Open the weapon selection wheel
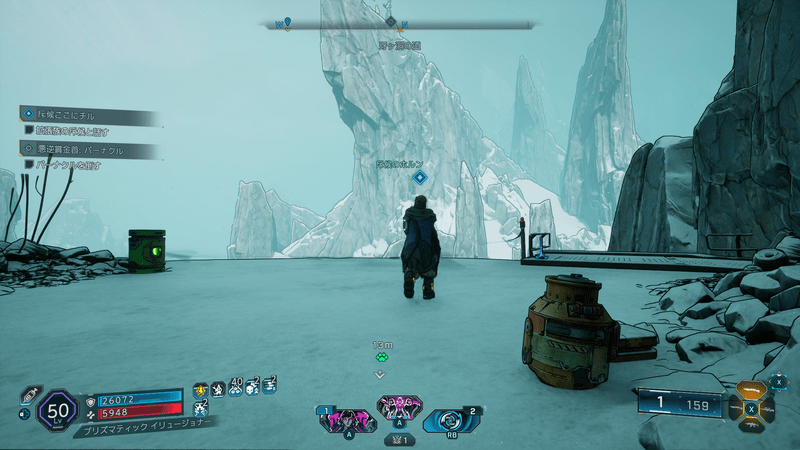 tap(750, 408)
